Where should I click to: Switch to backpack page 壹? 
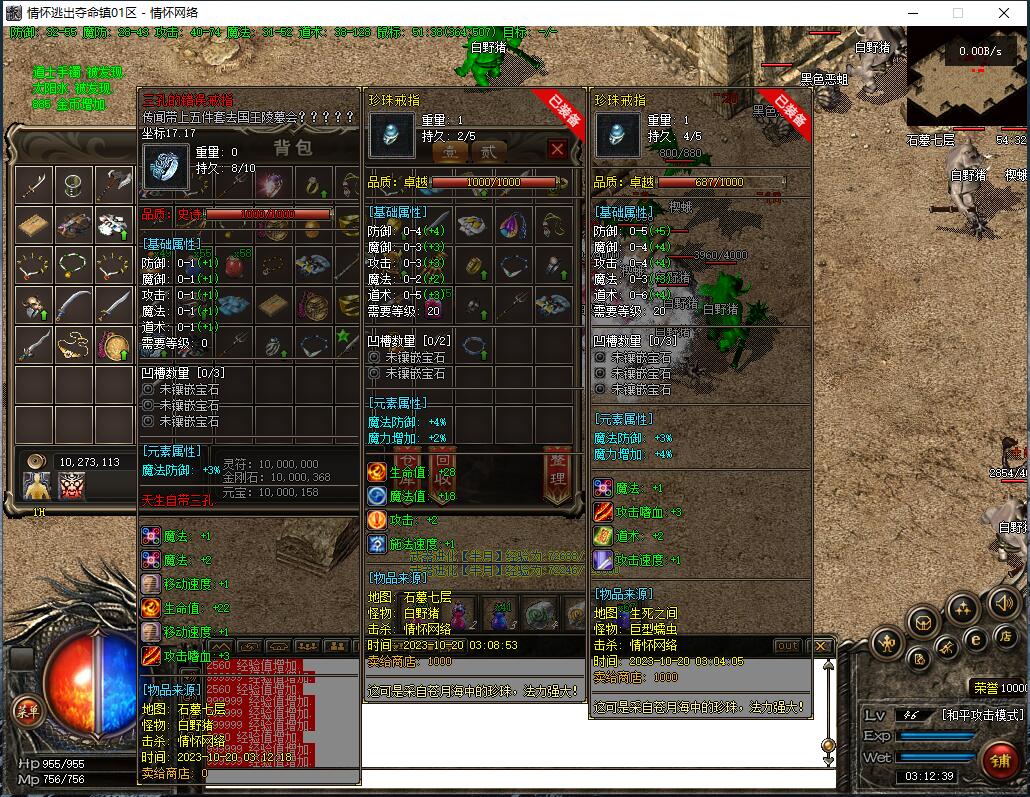[x=450, y=152]
